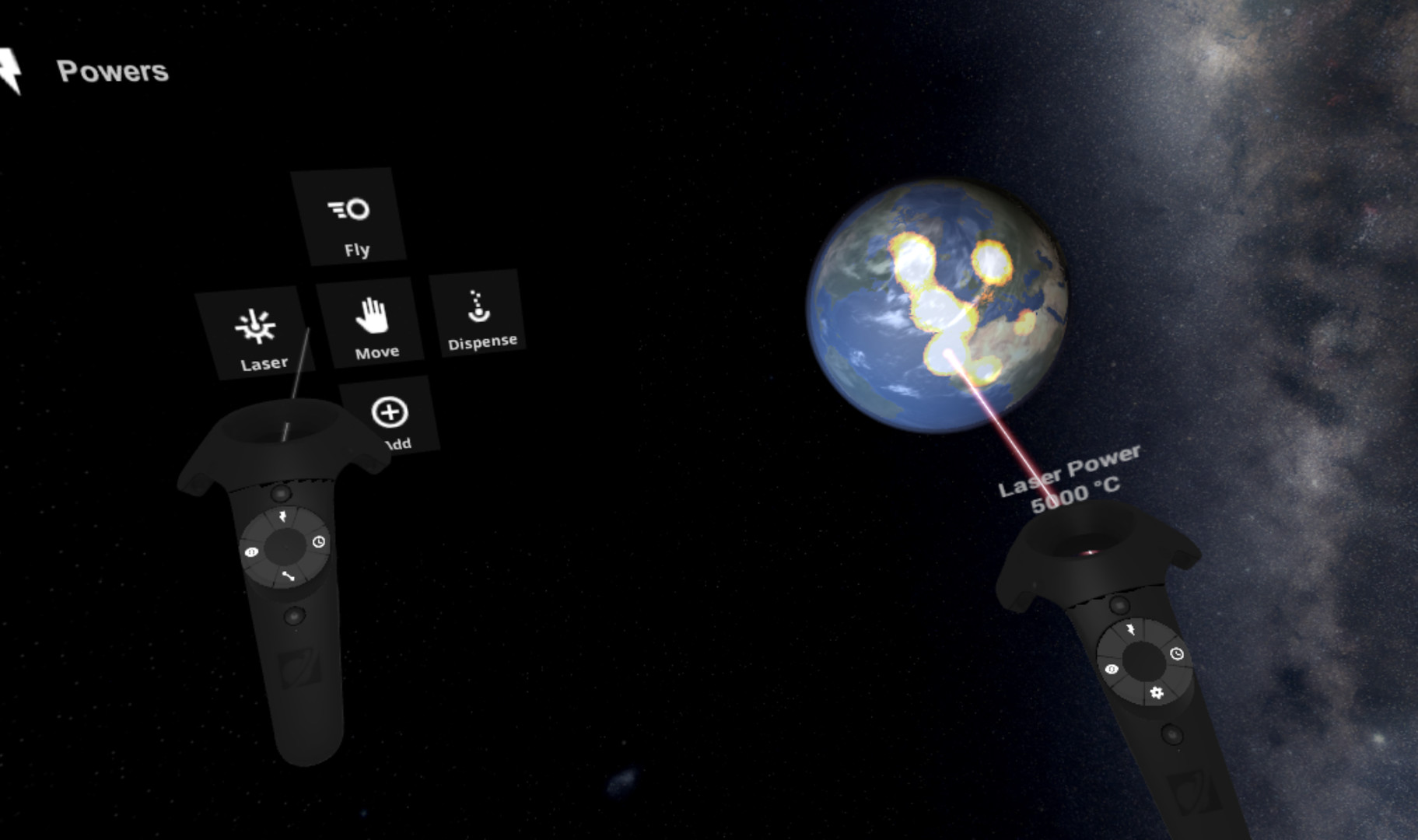Toggle the eye icon on left controller touchpad

251,553
